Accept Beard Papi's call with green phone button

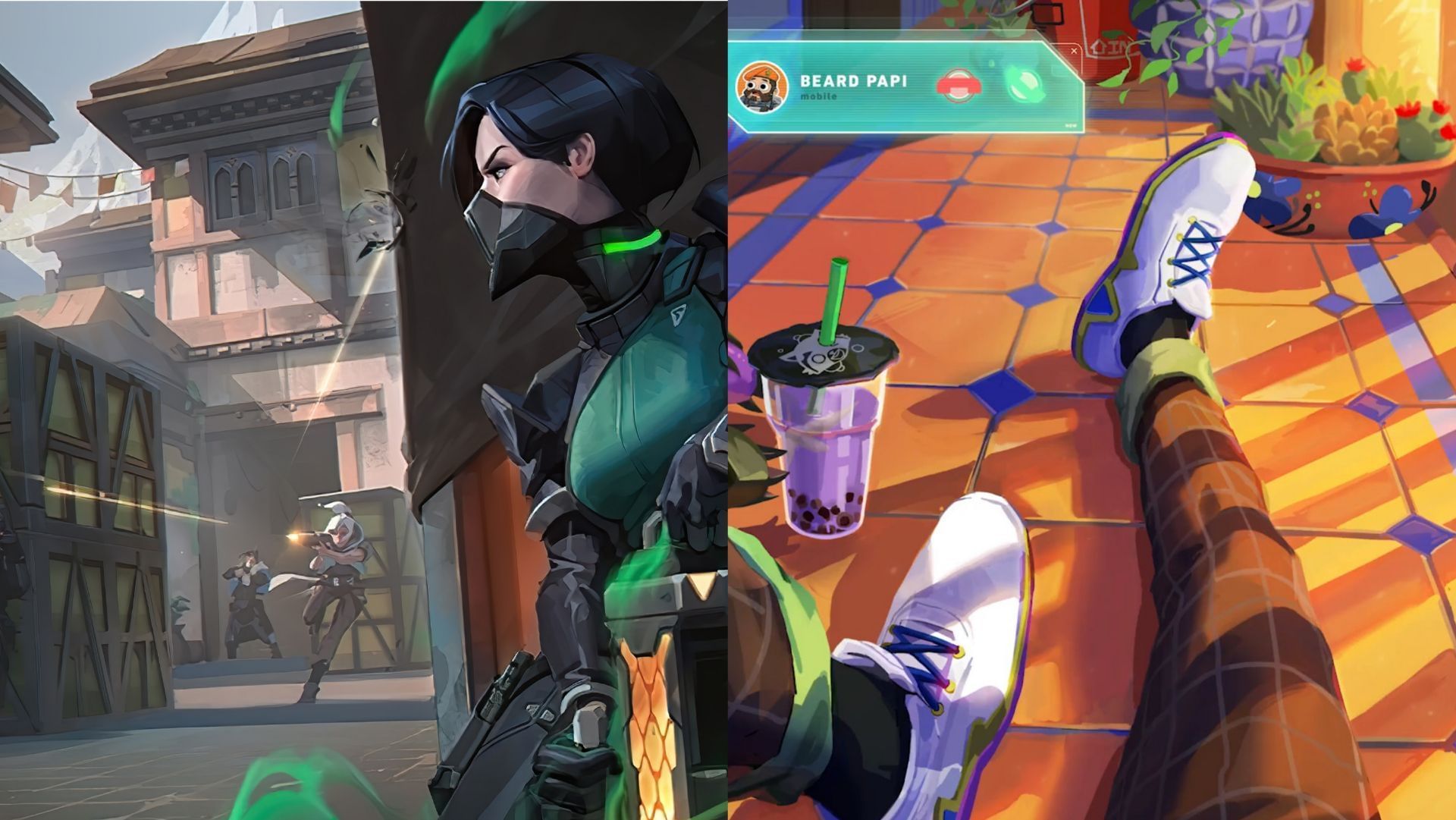coord(1025,84)
